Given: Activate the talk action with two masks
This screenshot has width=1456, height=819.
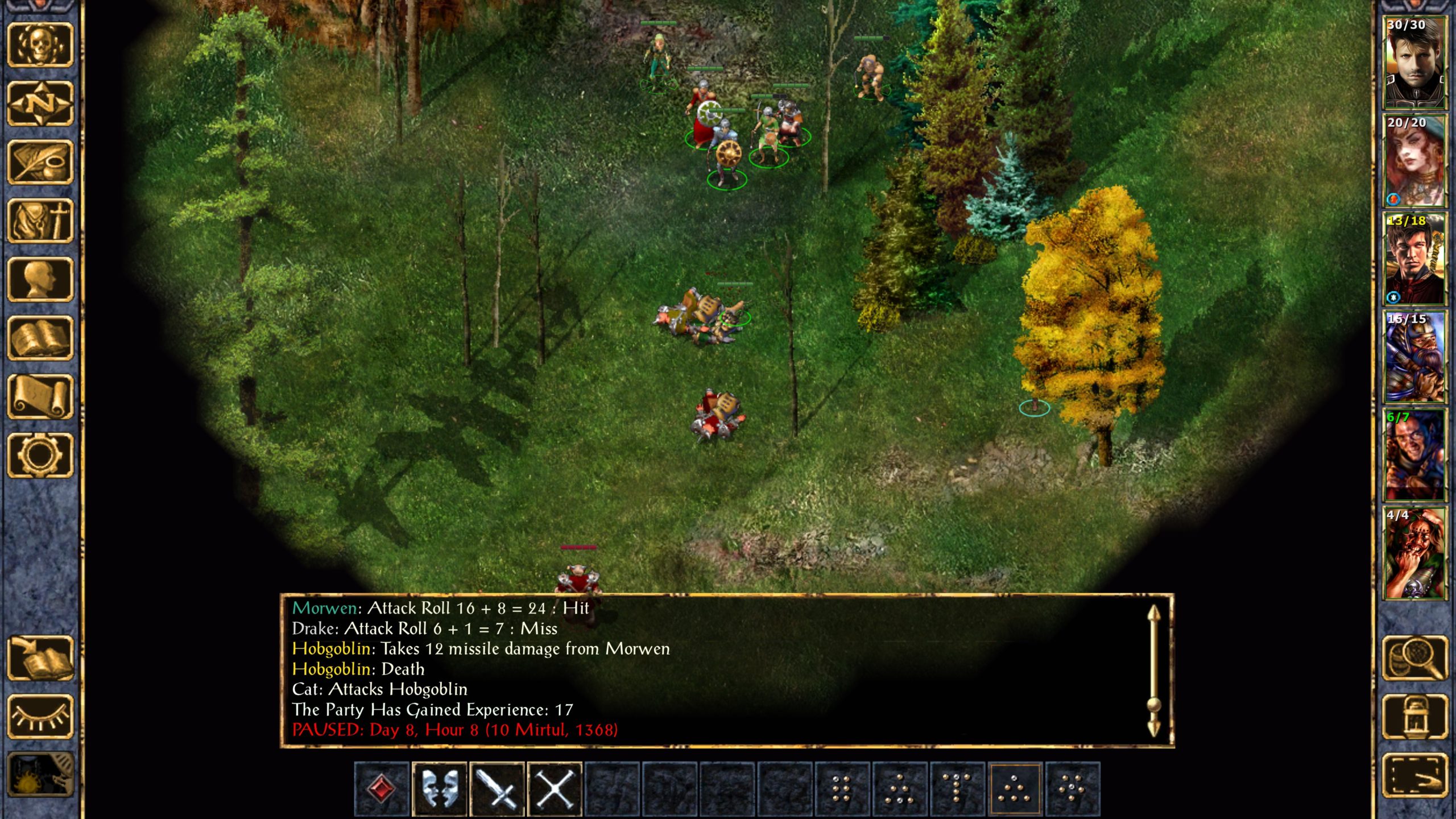Looking at the screenshot, I should [x=439, y=789].
